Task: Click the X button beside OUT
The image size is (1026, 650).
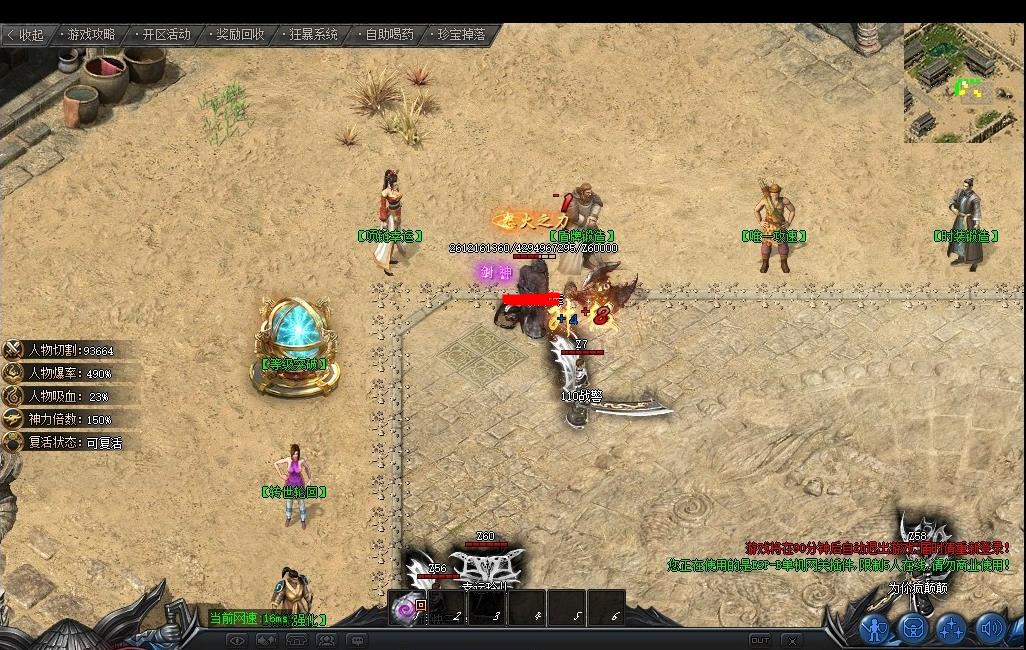Action: [791, 640]
